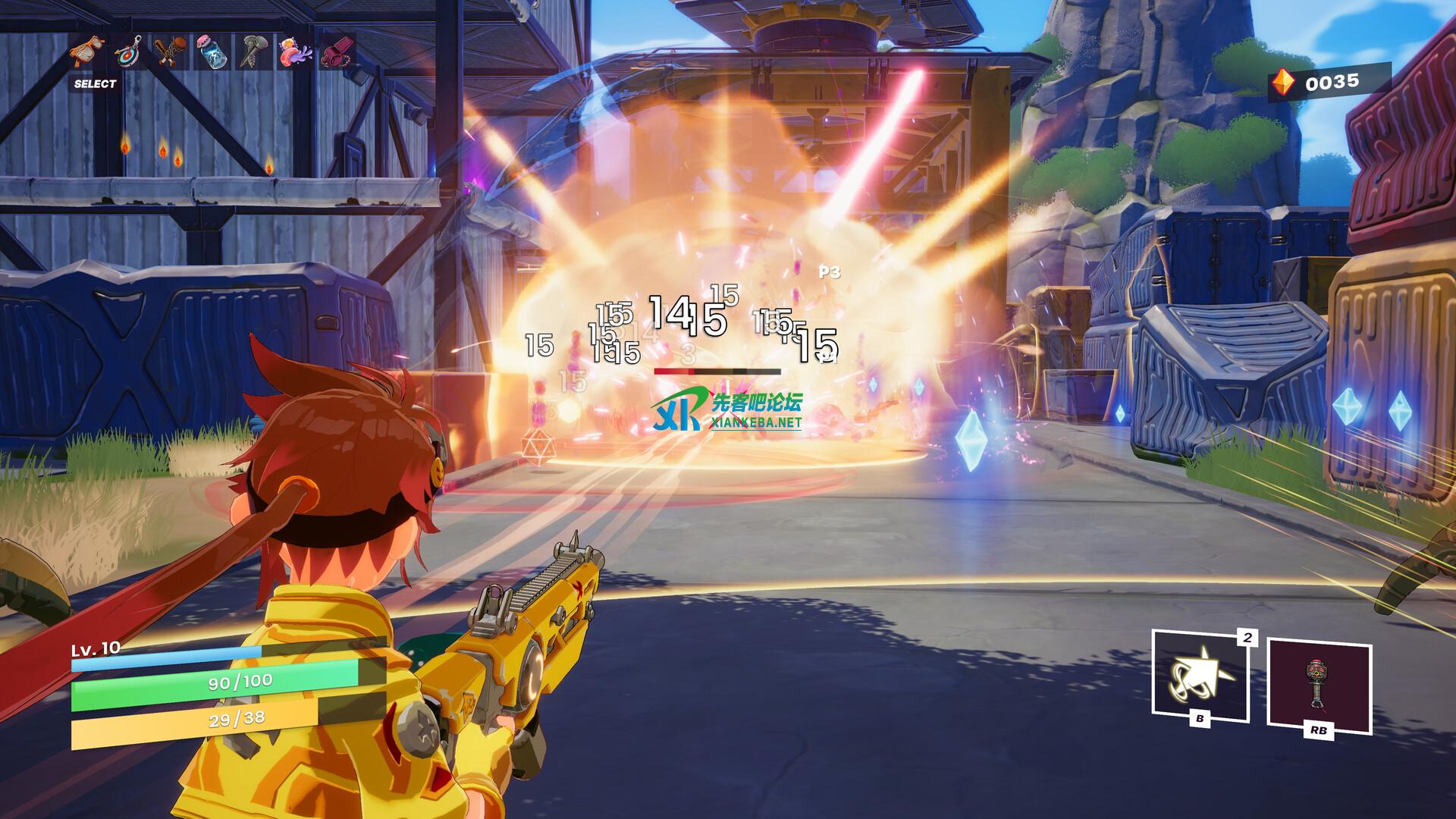Choose the chained wooden bat item
The image size is (1456, 819).
pyautogui.click(x=170, y=52)
